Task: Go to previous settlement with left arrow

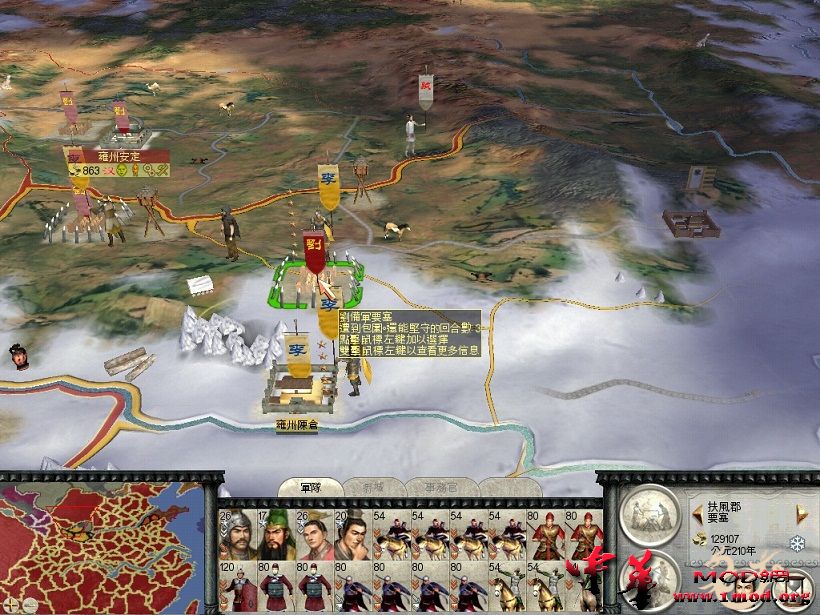Action: (697, 514)
